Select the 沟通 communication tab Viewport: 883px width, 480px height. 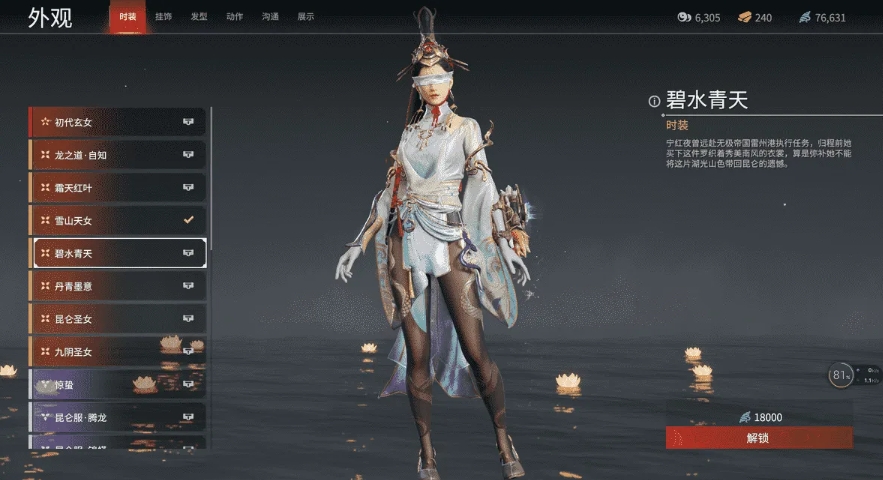tap(270, 17)
